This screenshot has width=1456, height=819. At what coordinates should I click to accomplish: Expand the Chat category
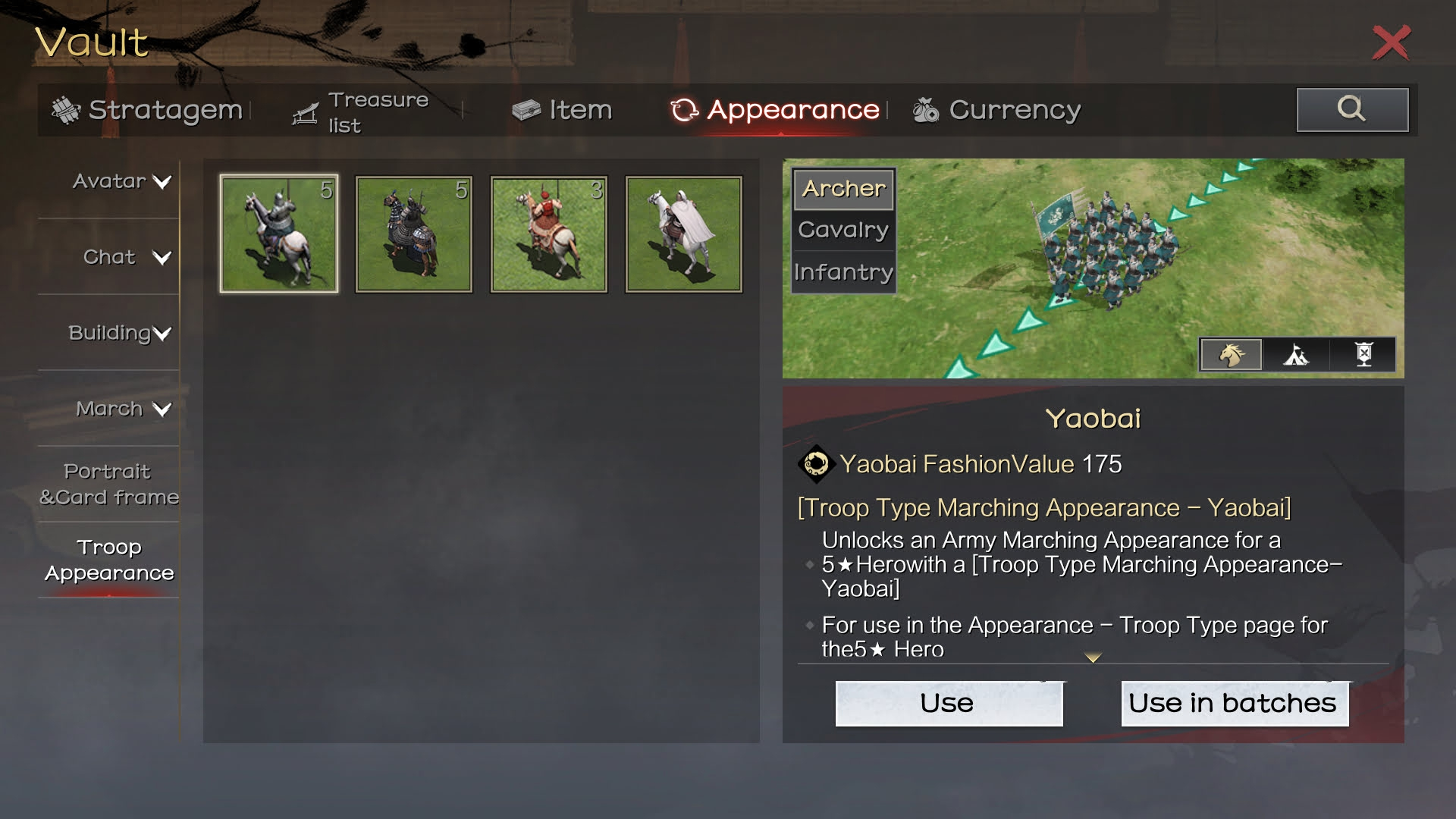(x=126, y=258)
